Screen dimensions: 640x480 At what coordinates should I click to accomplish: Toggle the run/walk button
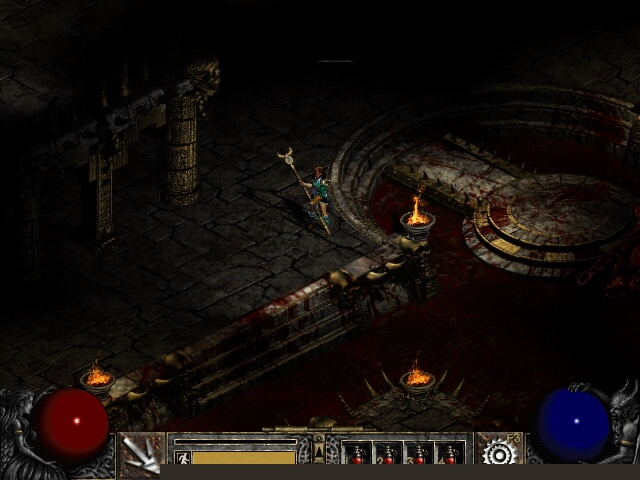coord(182,457)
